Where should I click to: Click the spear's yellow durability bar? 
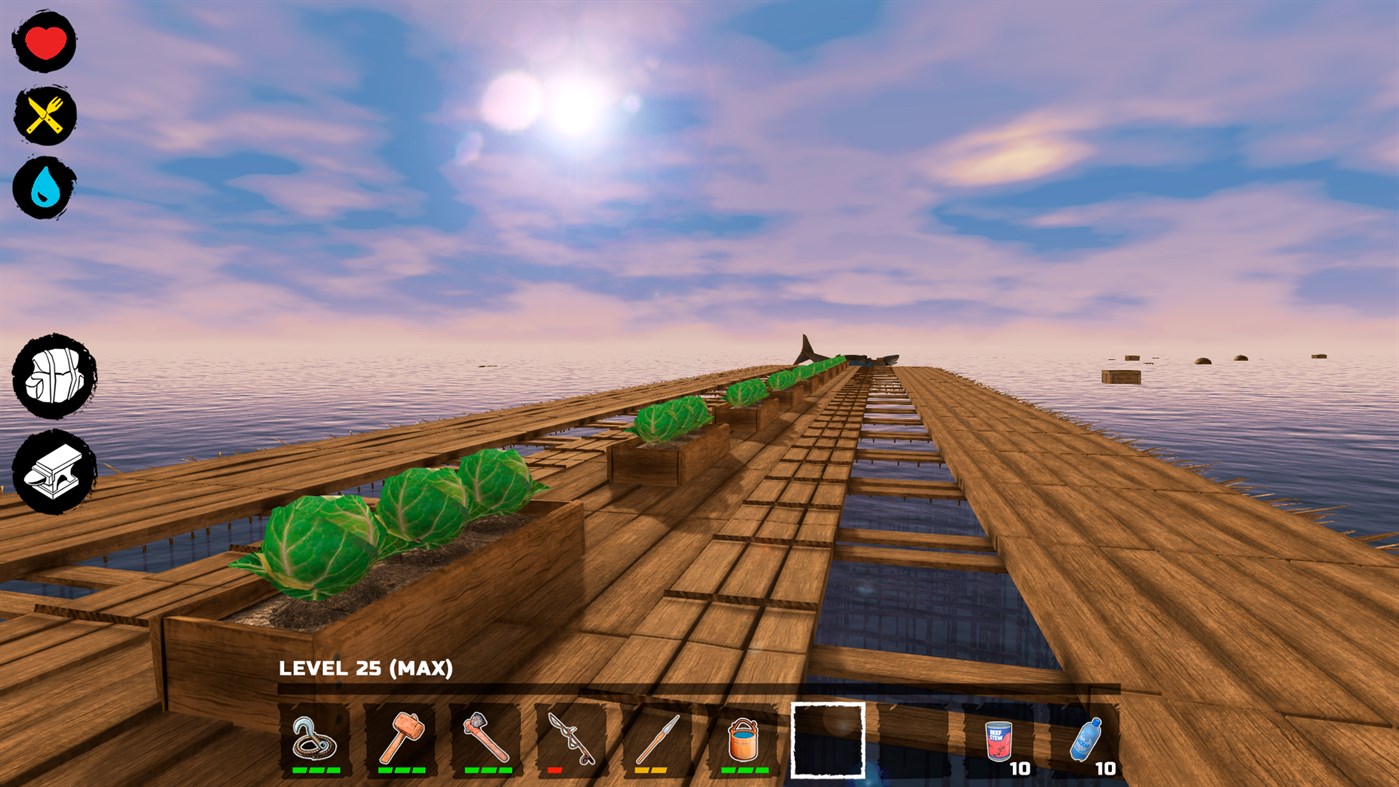[x=650, y=771]
